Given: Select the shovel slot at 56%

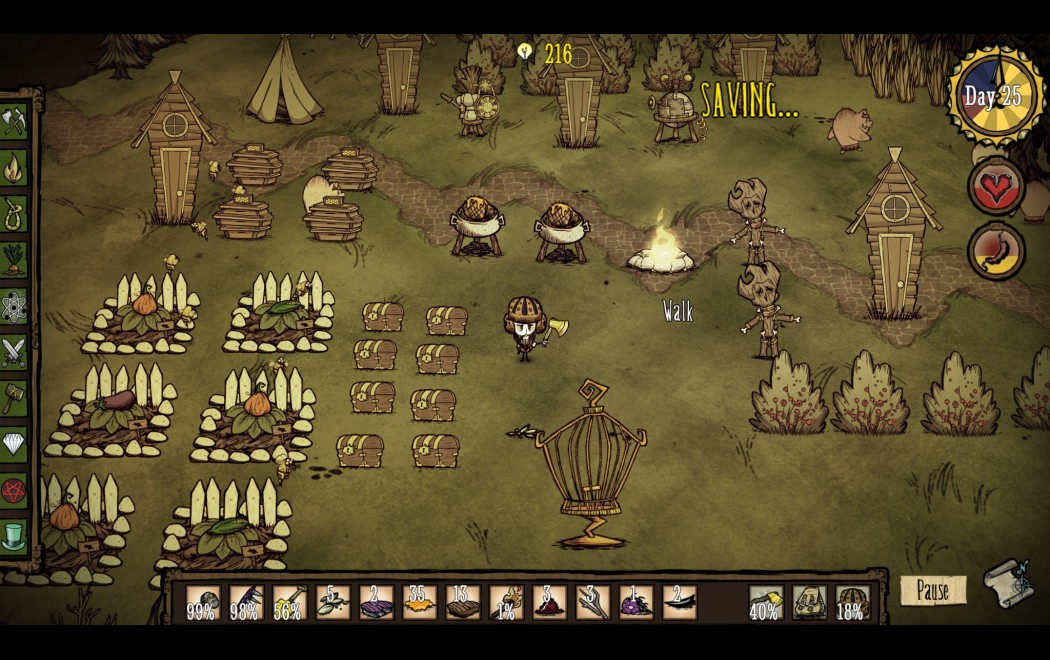Looking at the screenshot, I should (289, 602).
